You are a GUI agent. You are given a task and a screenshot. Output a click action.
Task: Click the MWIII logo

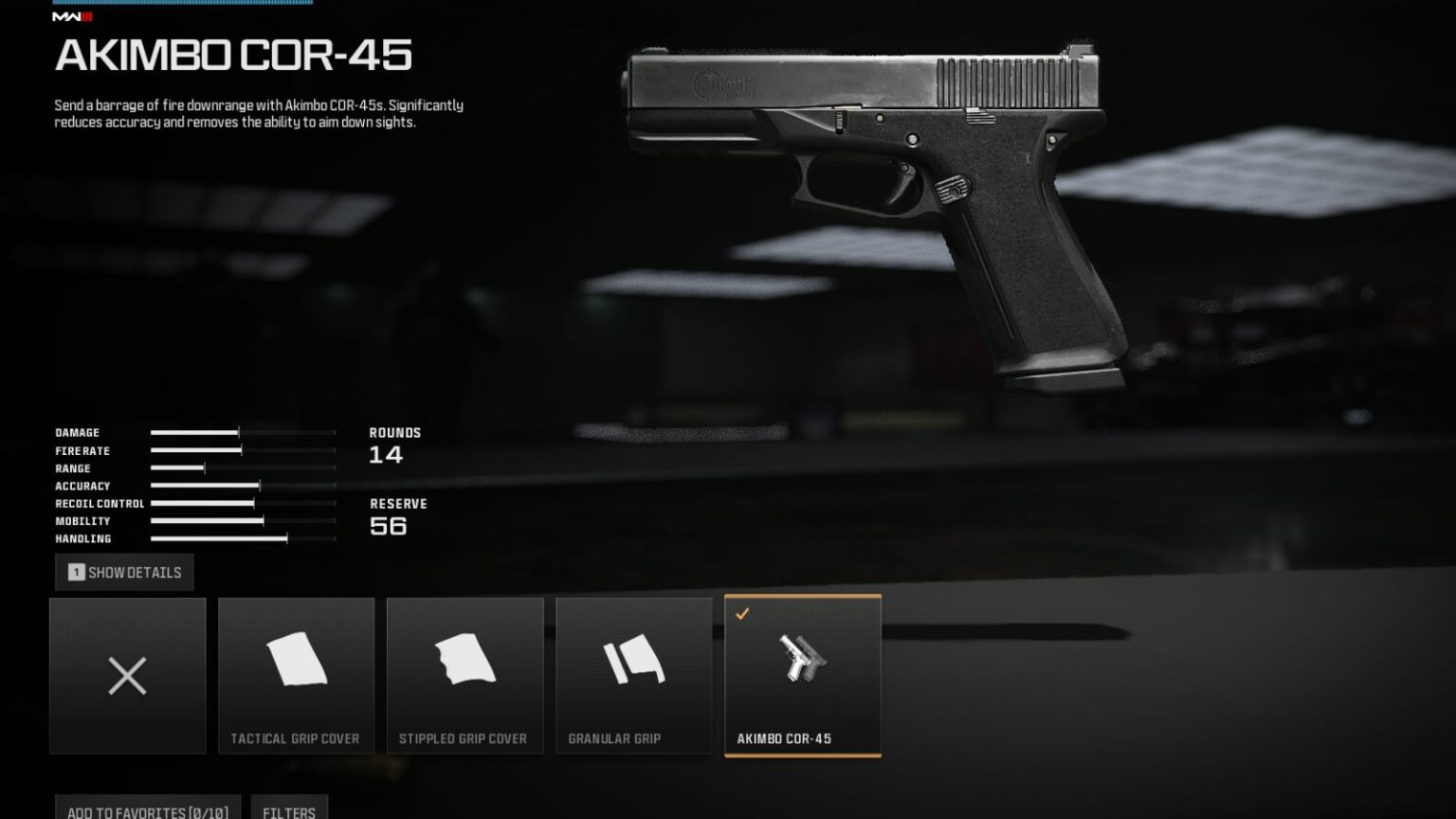(70, 16)
